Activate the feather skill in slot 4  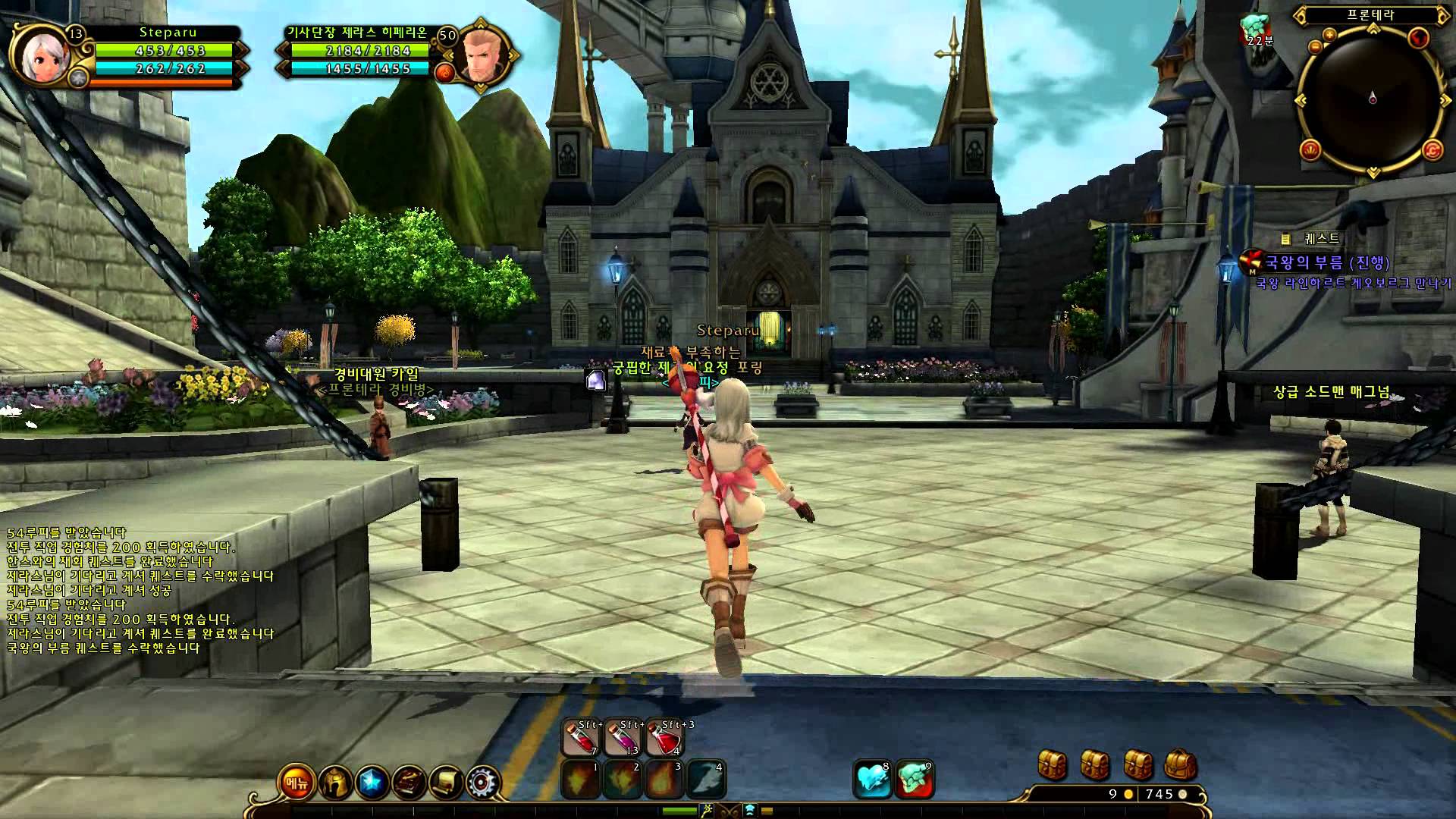click(706, 780)
